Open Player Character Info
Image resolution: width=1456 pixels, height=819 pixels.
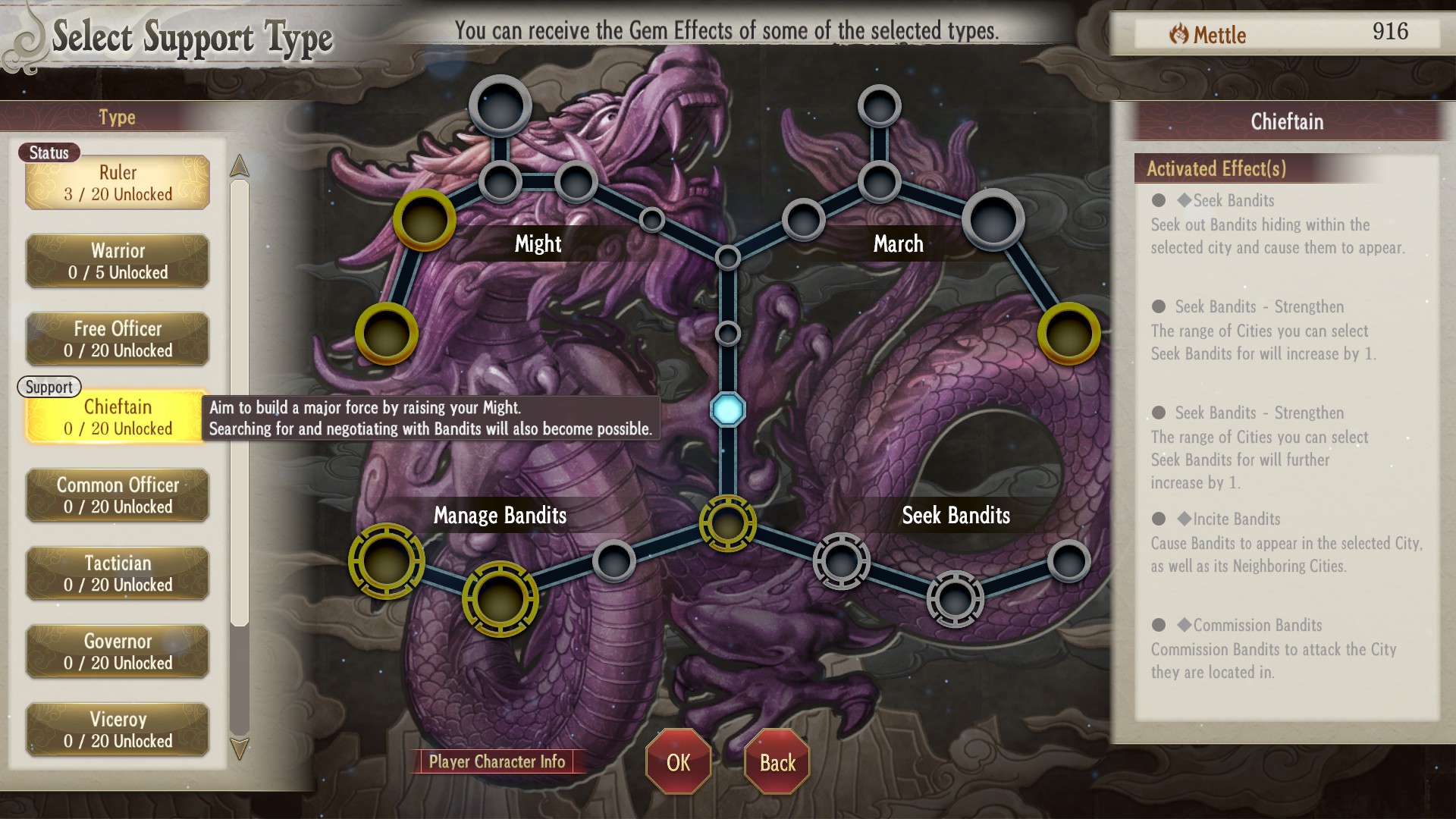pos(497,761)
